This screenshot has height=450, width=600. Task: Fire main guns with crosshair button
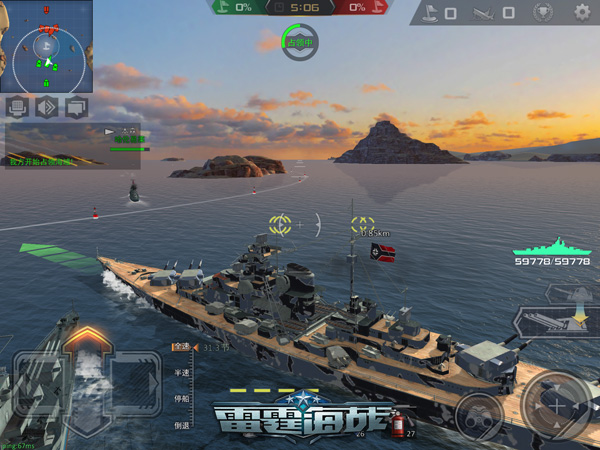coord(555,407)
